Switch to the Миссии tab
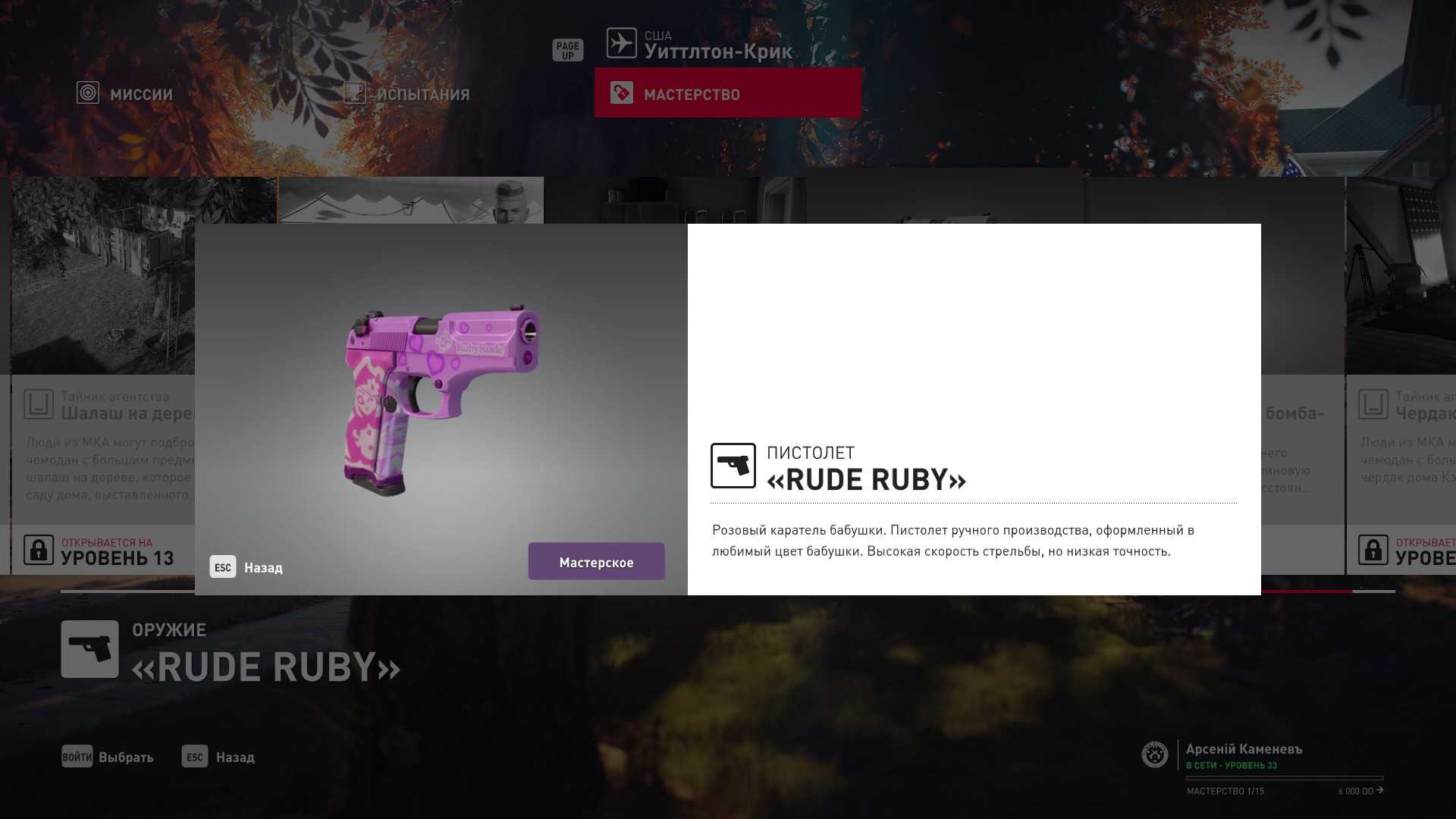1456x819 pixels. 126,94
